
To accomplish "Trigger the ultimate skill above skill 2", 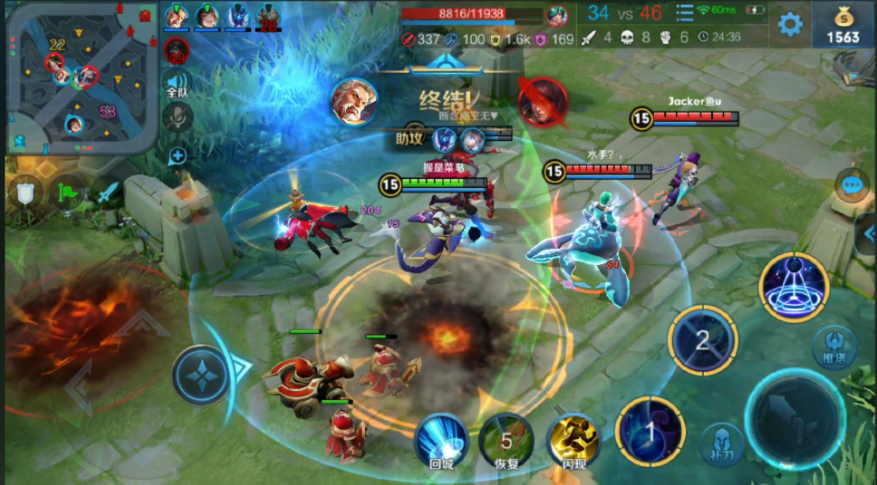I will [793, 287].
